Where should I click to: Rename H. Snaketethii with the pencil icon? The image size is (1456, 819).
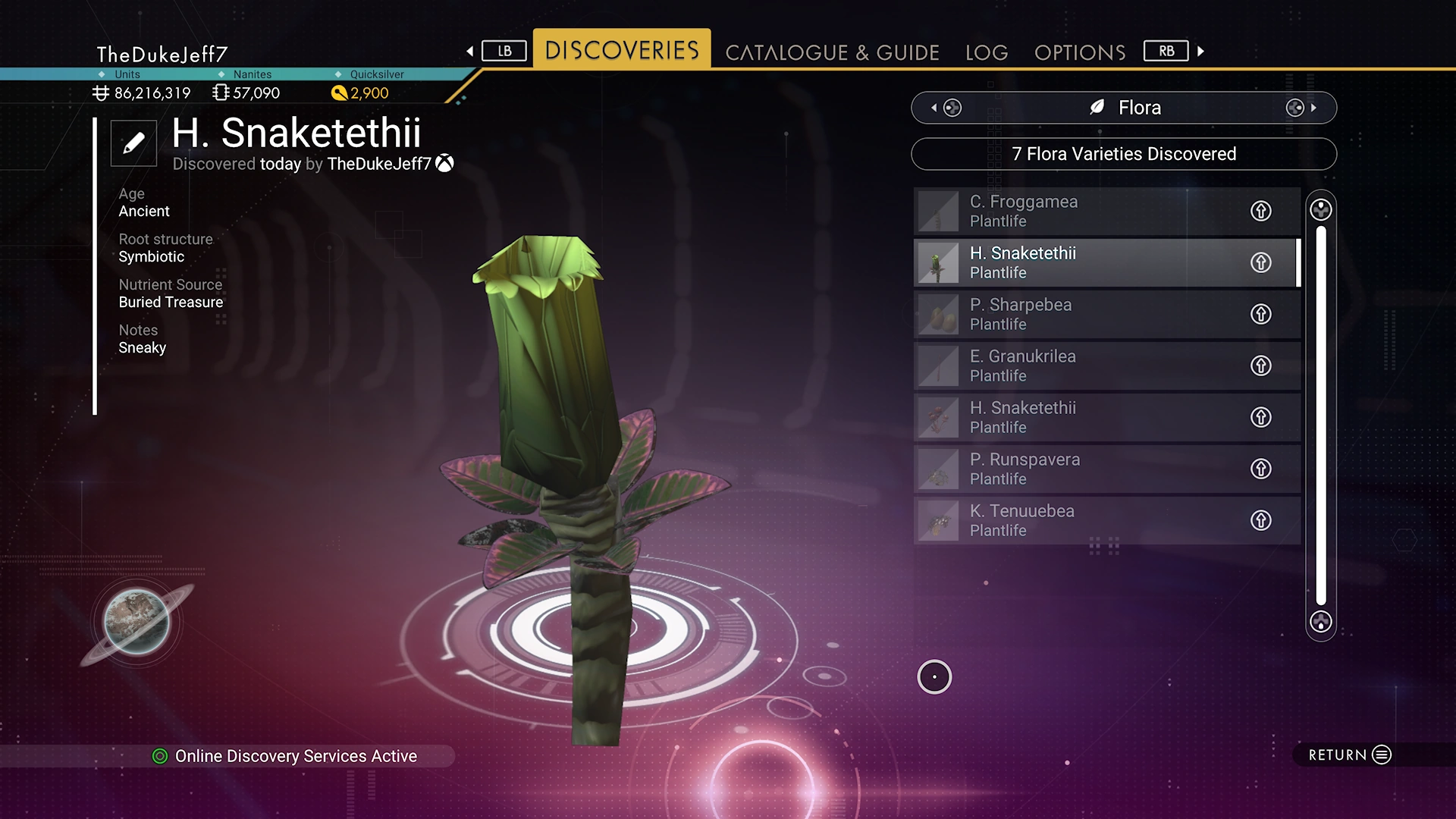(x=133, y=143)
